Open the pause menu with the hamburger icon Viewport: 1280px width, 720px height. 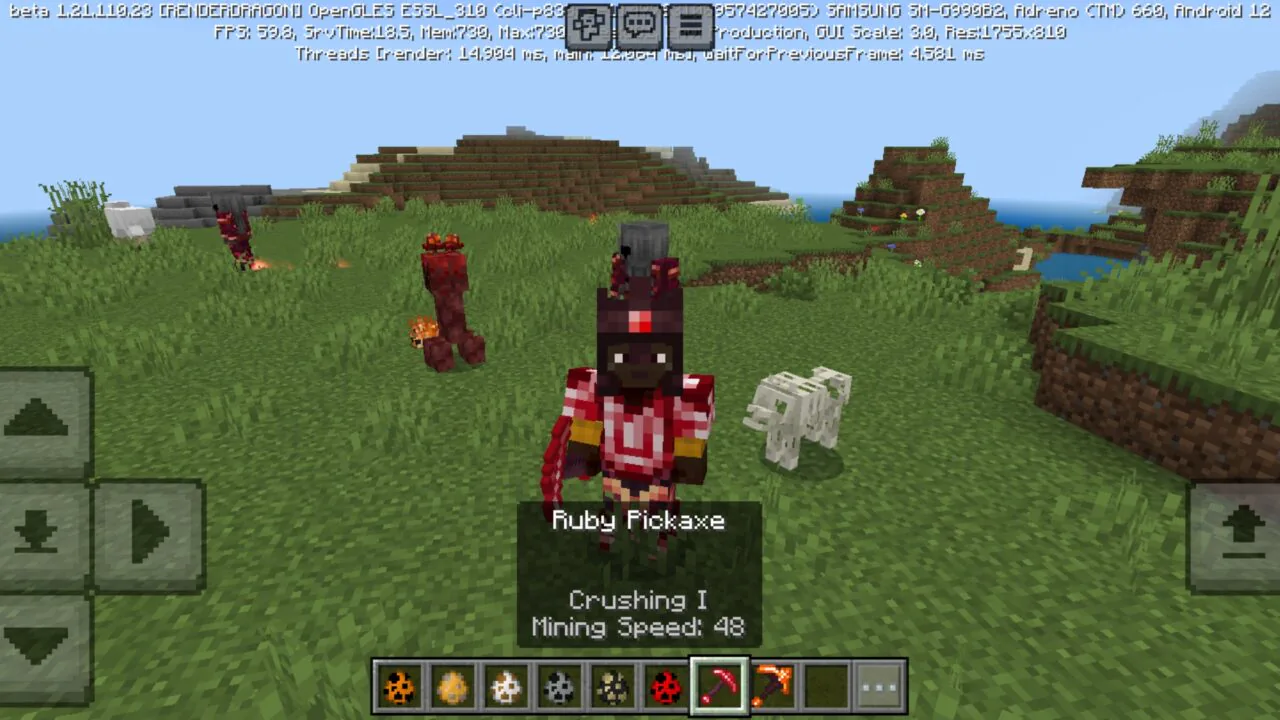click(690, 25)
